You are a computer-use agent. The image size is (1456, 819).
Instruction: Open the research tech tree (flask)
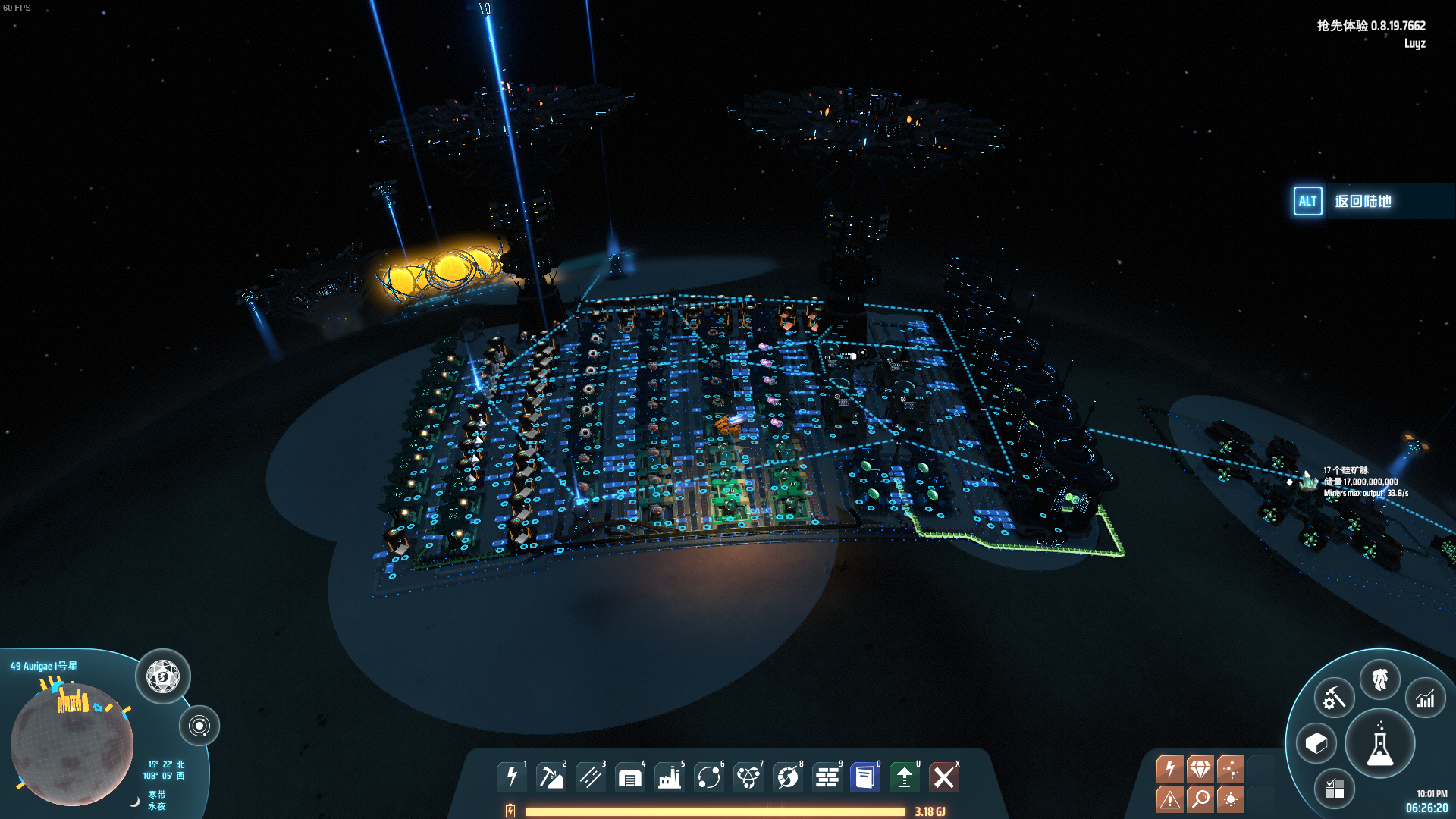[1379, 744]
